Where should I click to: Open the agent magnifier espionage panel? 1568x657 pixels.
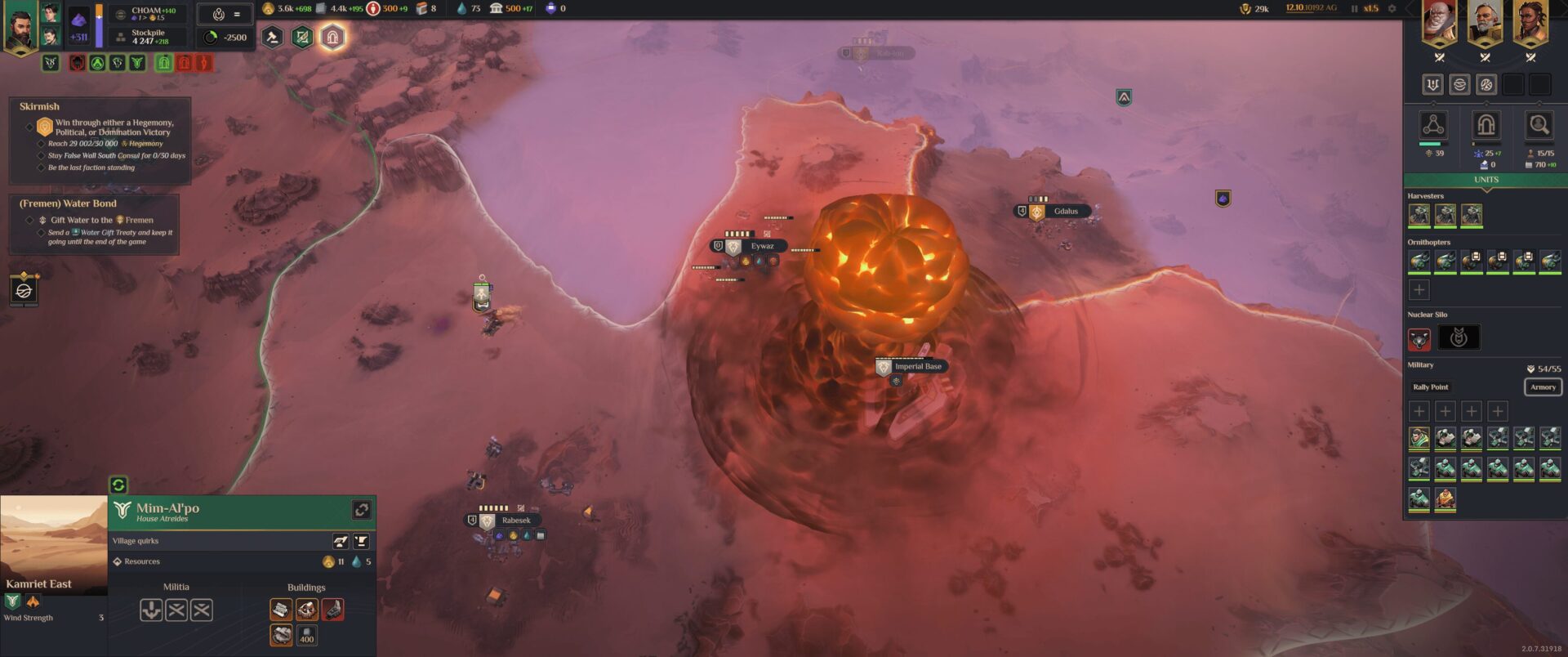1539,125
